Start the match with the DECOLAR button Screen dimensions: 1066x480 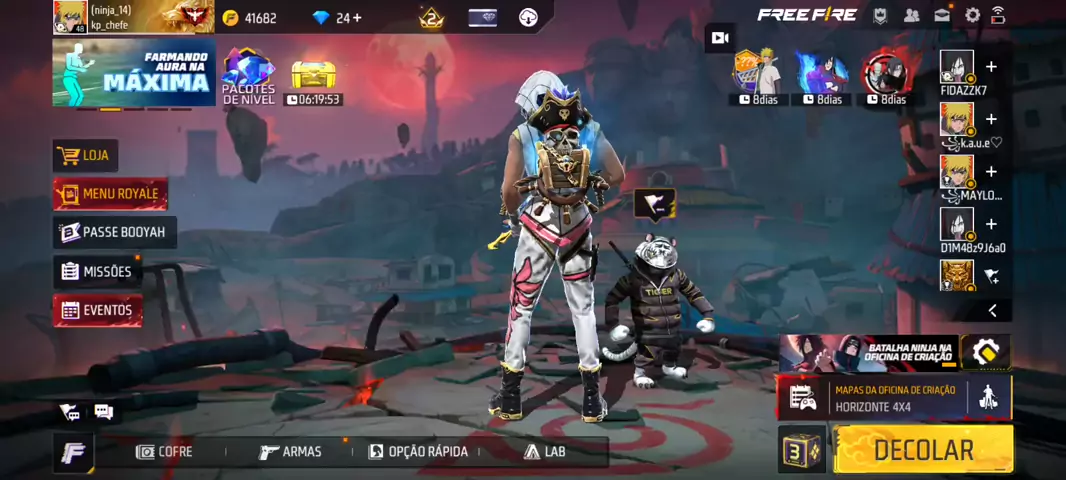923,450
